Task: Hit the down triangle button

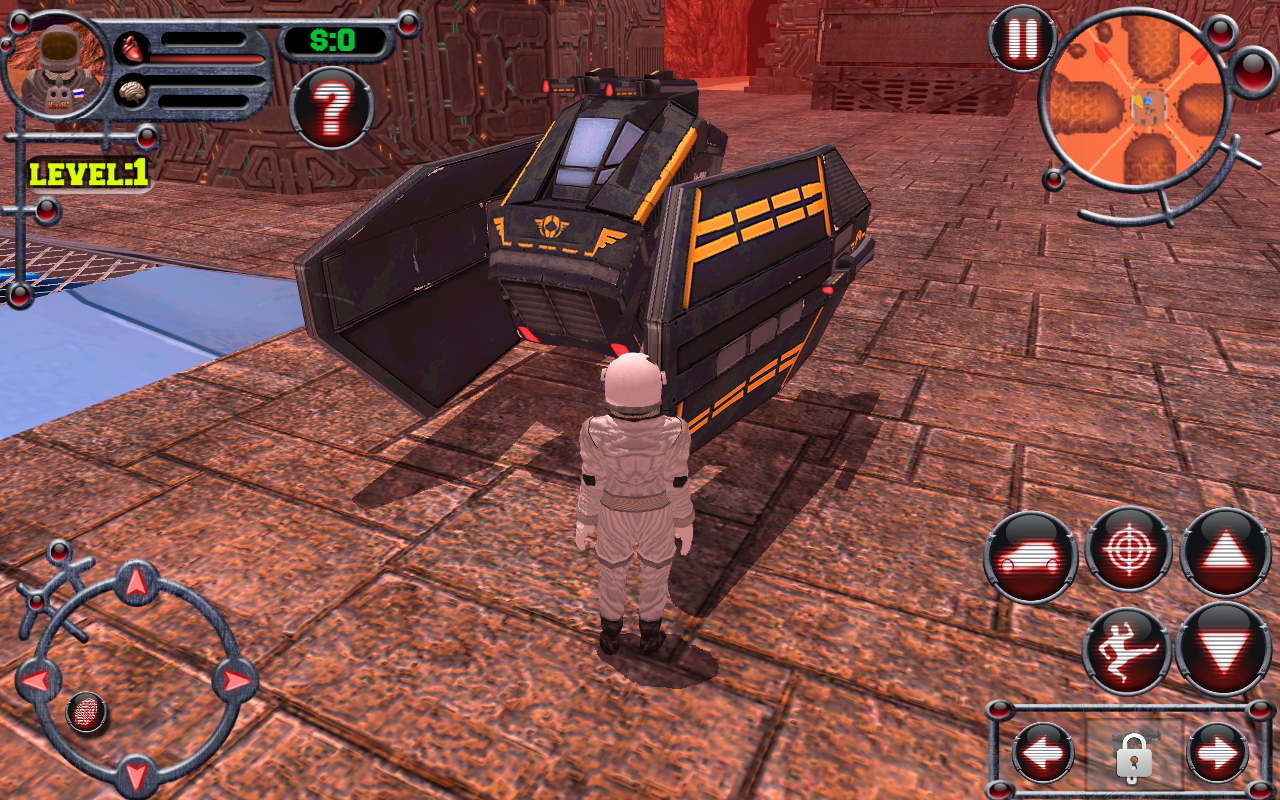Action: tap(1225, 650)
